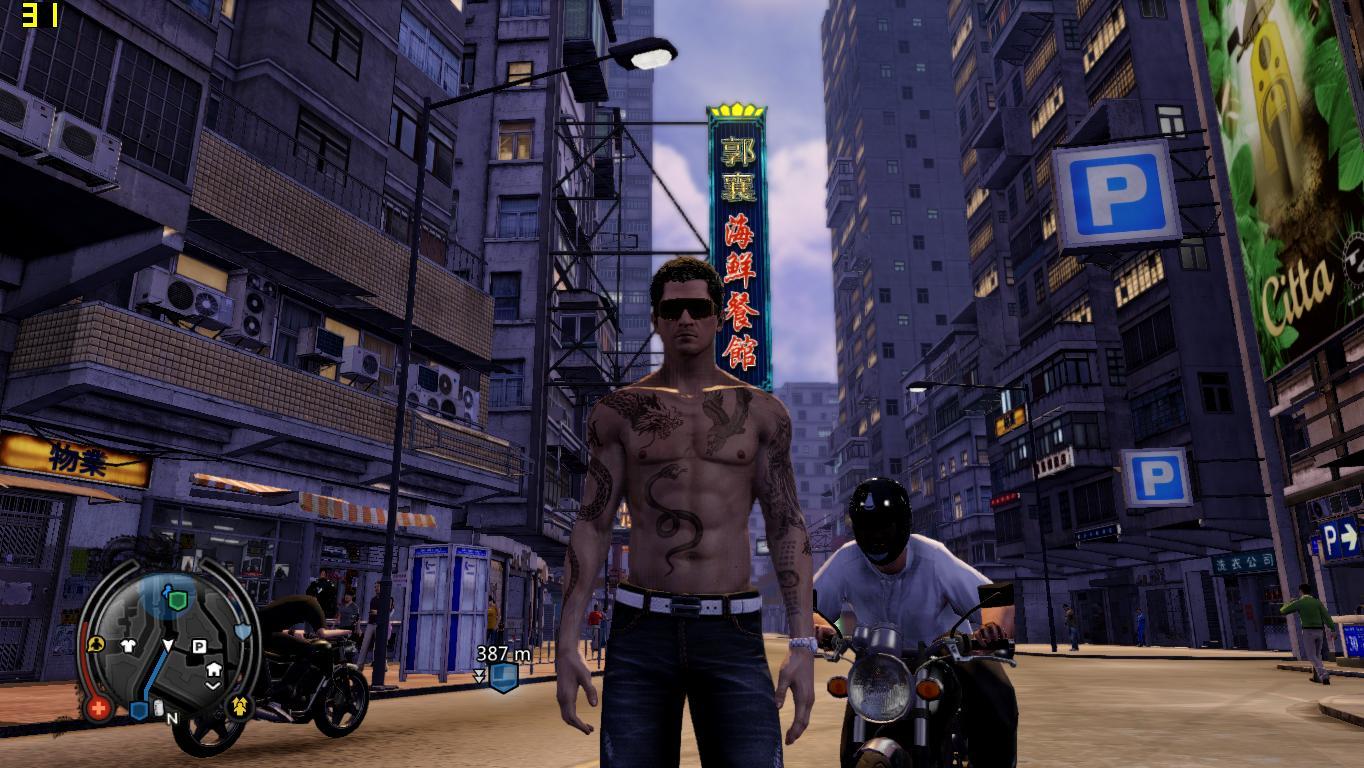Select the safehouse house icon on minimap

coord(213,669)
